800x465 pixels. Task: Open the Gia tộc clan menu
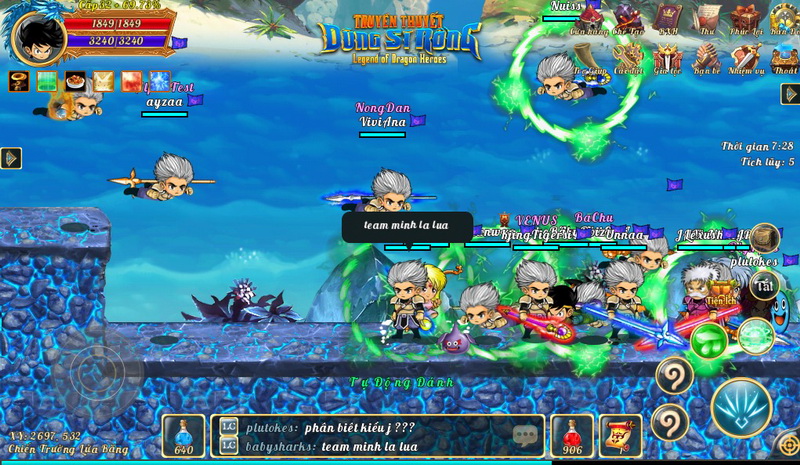click(667, 60)
